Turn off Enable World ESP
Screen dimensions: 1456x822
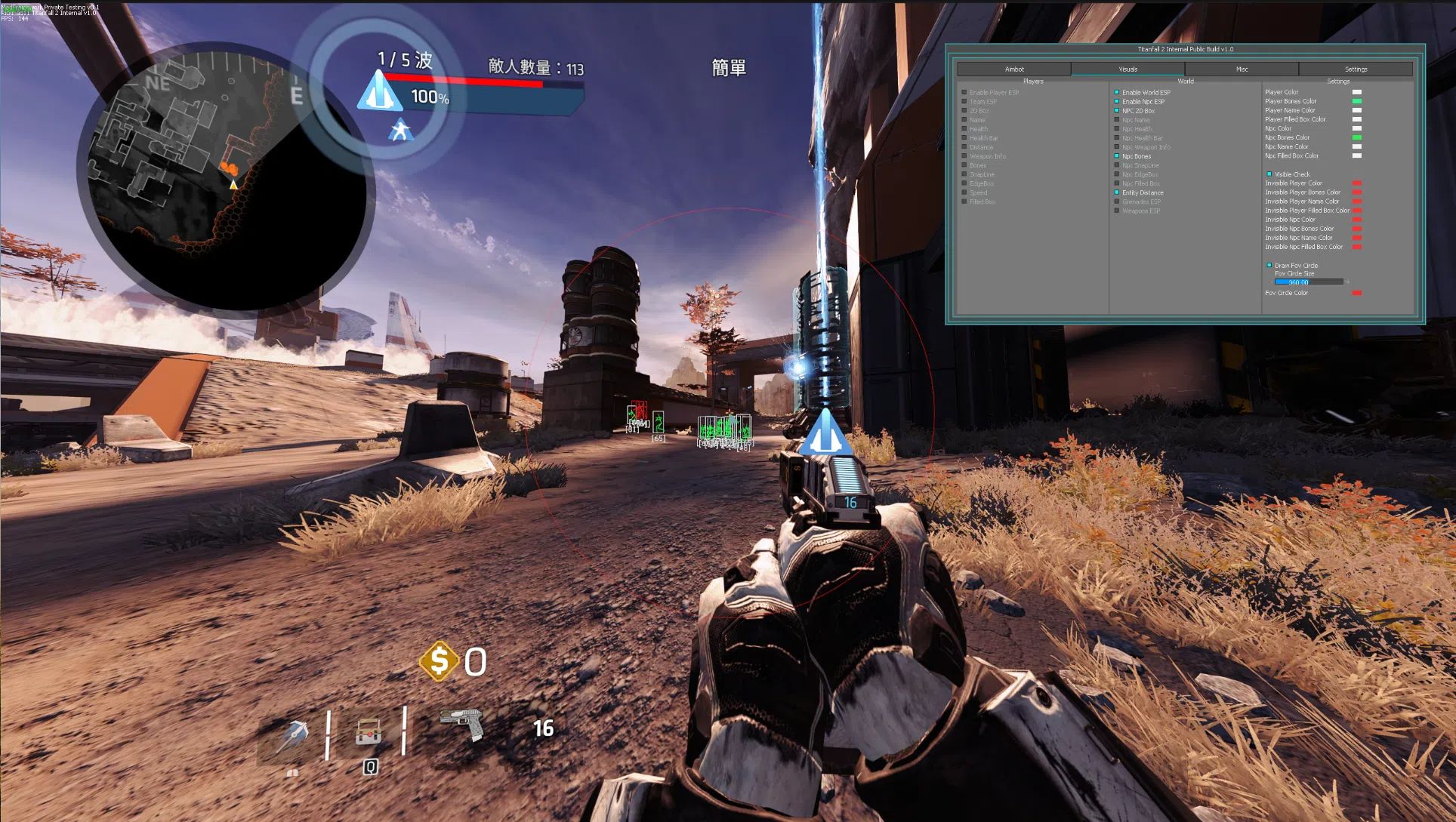(x=1117, y=93)
